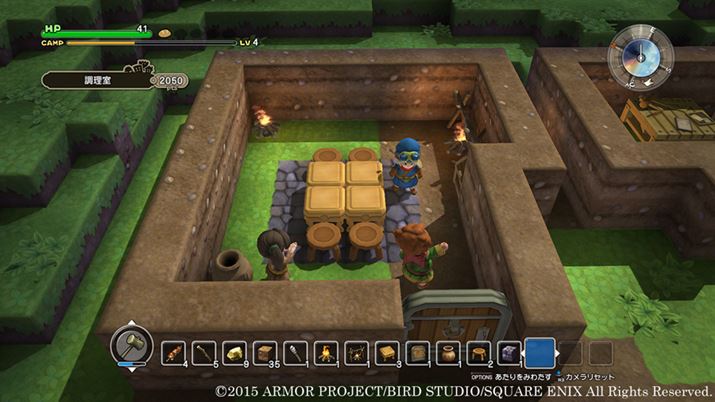The image size is (715, 402).
Task: Click the bread hunger icon
Action: click(x=167, y=32)
